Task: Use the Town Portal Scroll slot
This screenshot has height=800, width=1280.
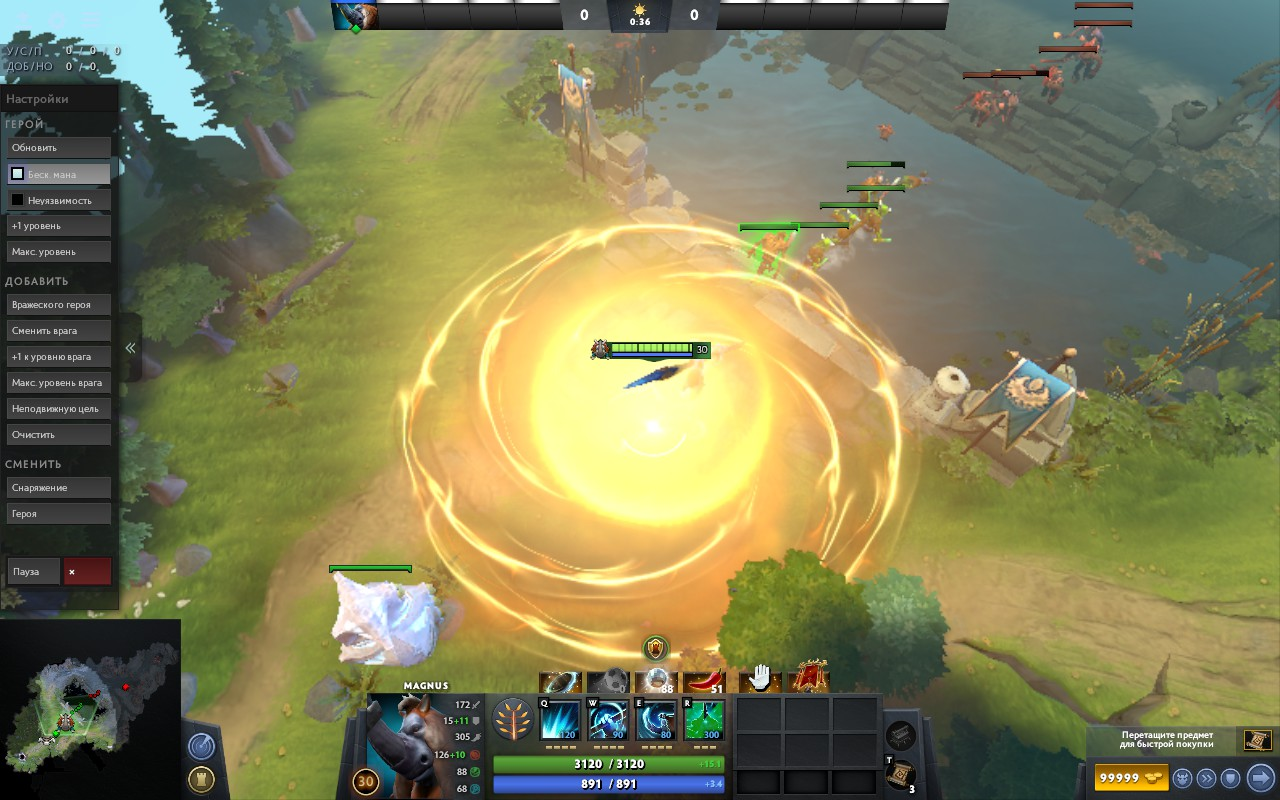Action: coord(900,772)
